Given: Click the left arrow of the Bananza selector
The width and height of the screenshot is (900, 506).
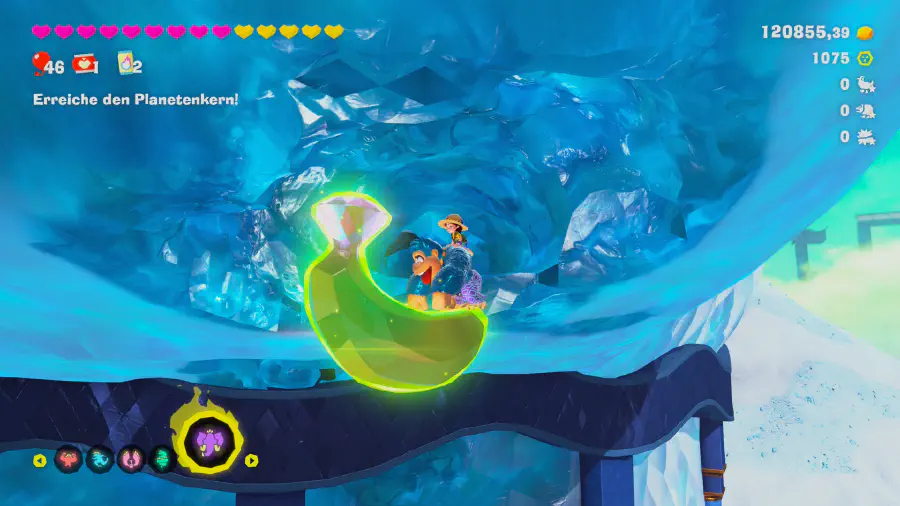Looking at the screenshot, I should pos(40,461).
